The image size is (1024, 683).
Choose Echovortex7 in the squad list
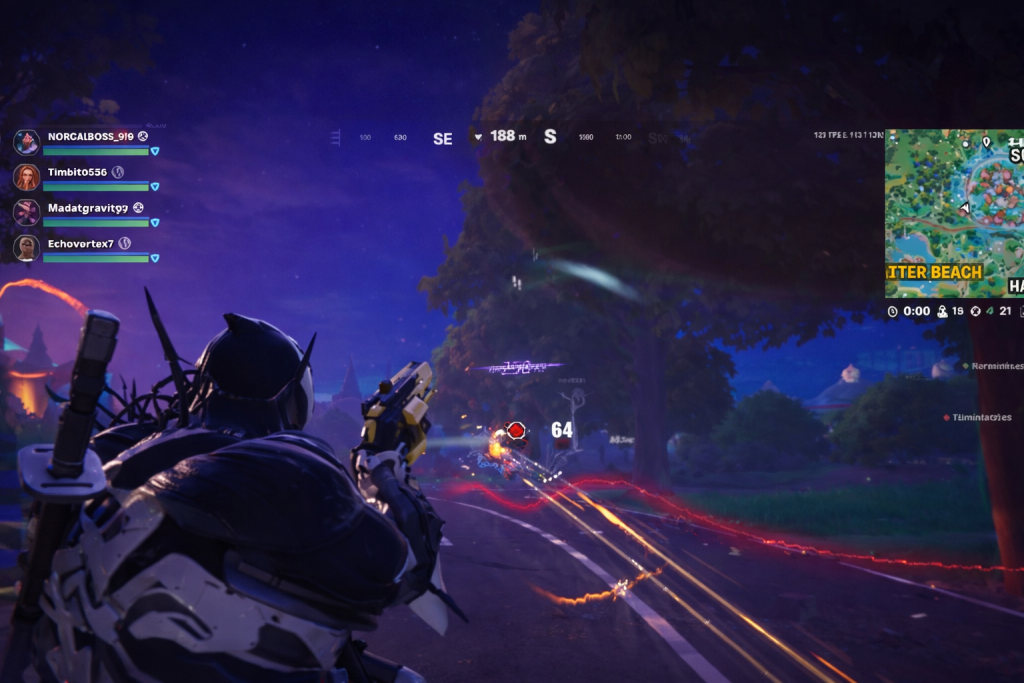81,244
